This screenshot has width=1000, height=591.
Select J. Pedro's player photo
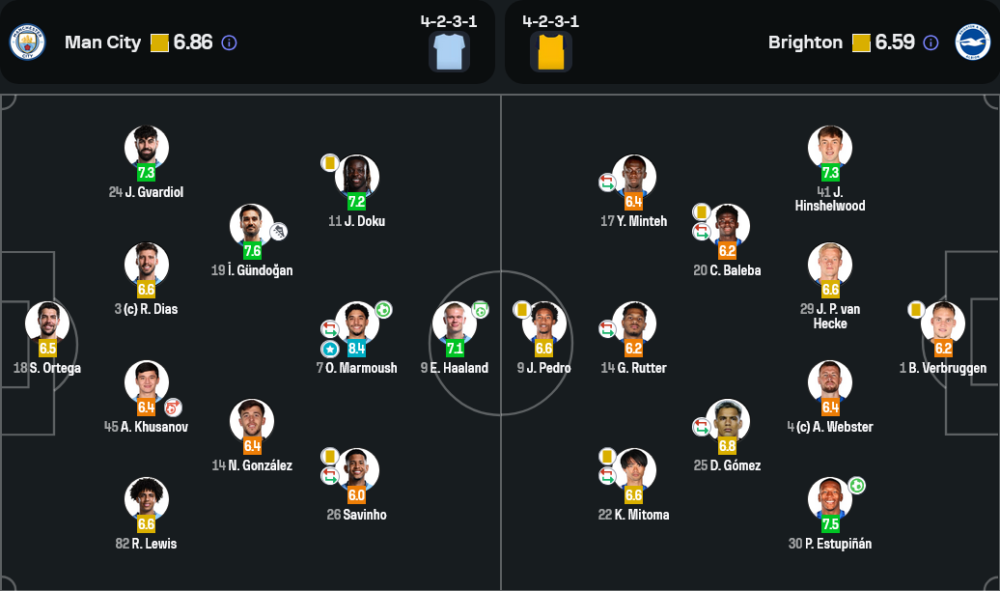click(544, 324)
